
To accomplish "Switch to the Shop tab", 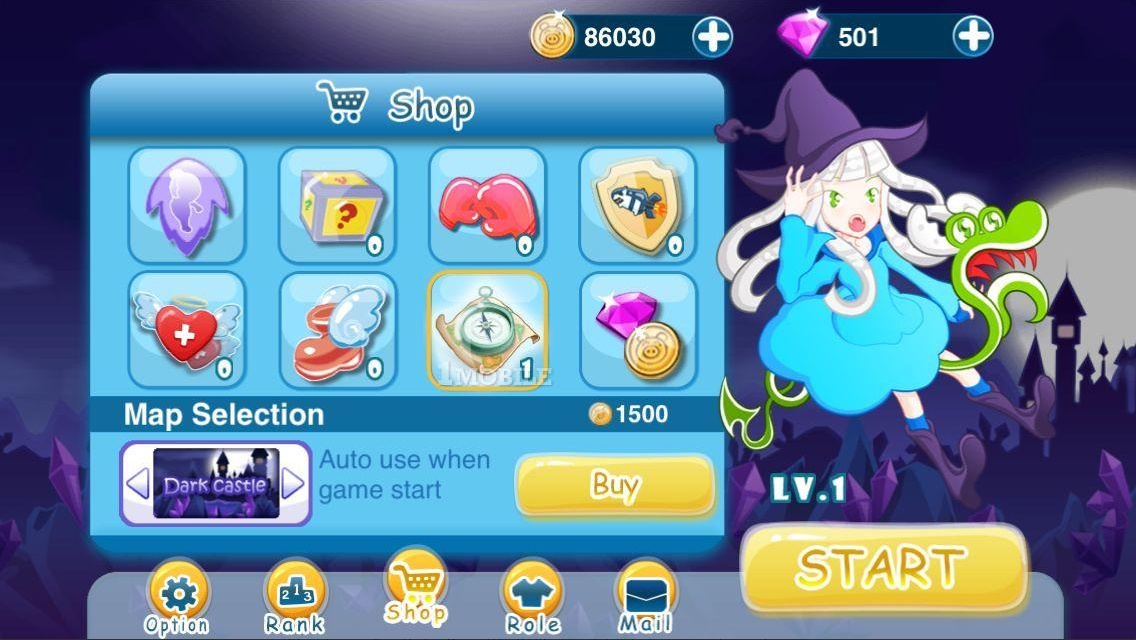I will point(416,588).
